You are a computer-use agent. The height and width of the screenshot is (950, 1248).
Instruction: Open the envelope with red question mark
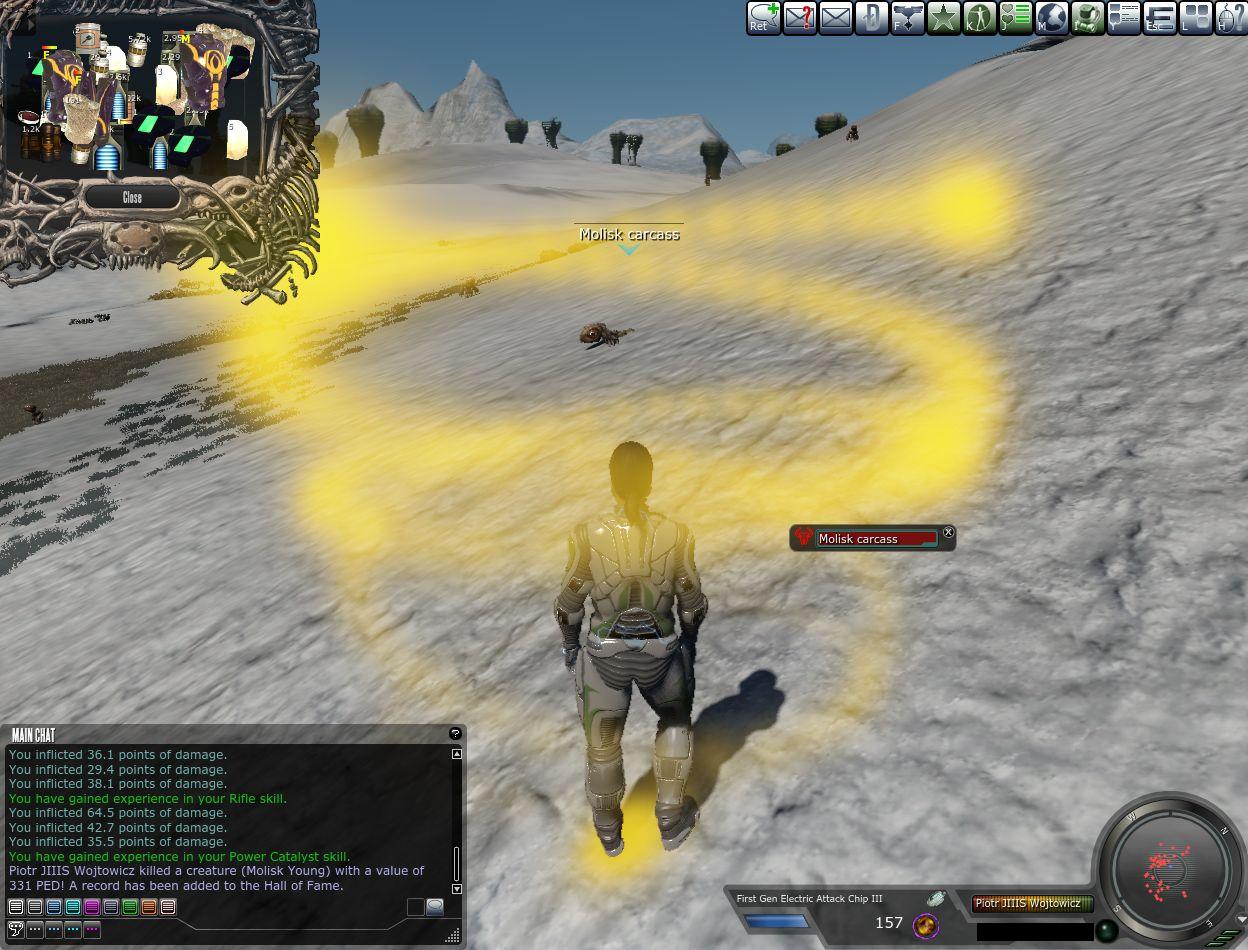799,18
